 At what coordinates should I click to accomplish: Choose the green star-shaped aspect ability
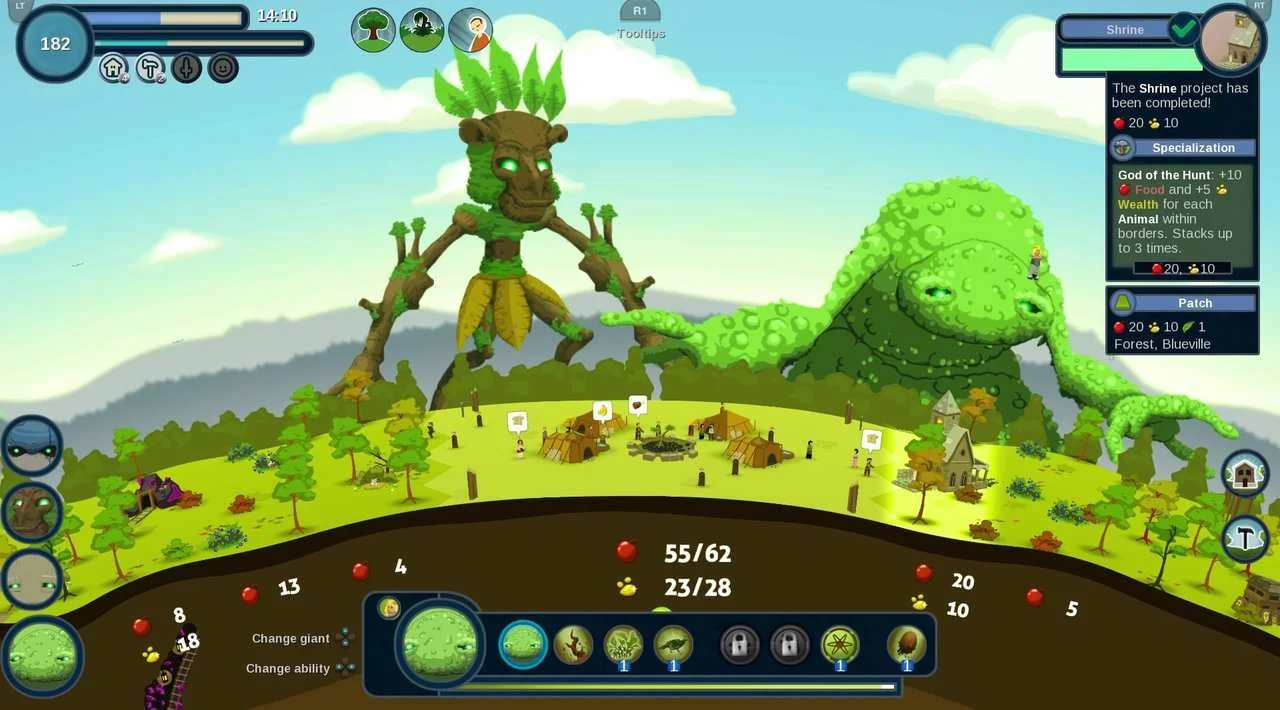pyautogui.click(x=840, y=645)
